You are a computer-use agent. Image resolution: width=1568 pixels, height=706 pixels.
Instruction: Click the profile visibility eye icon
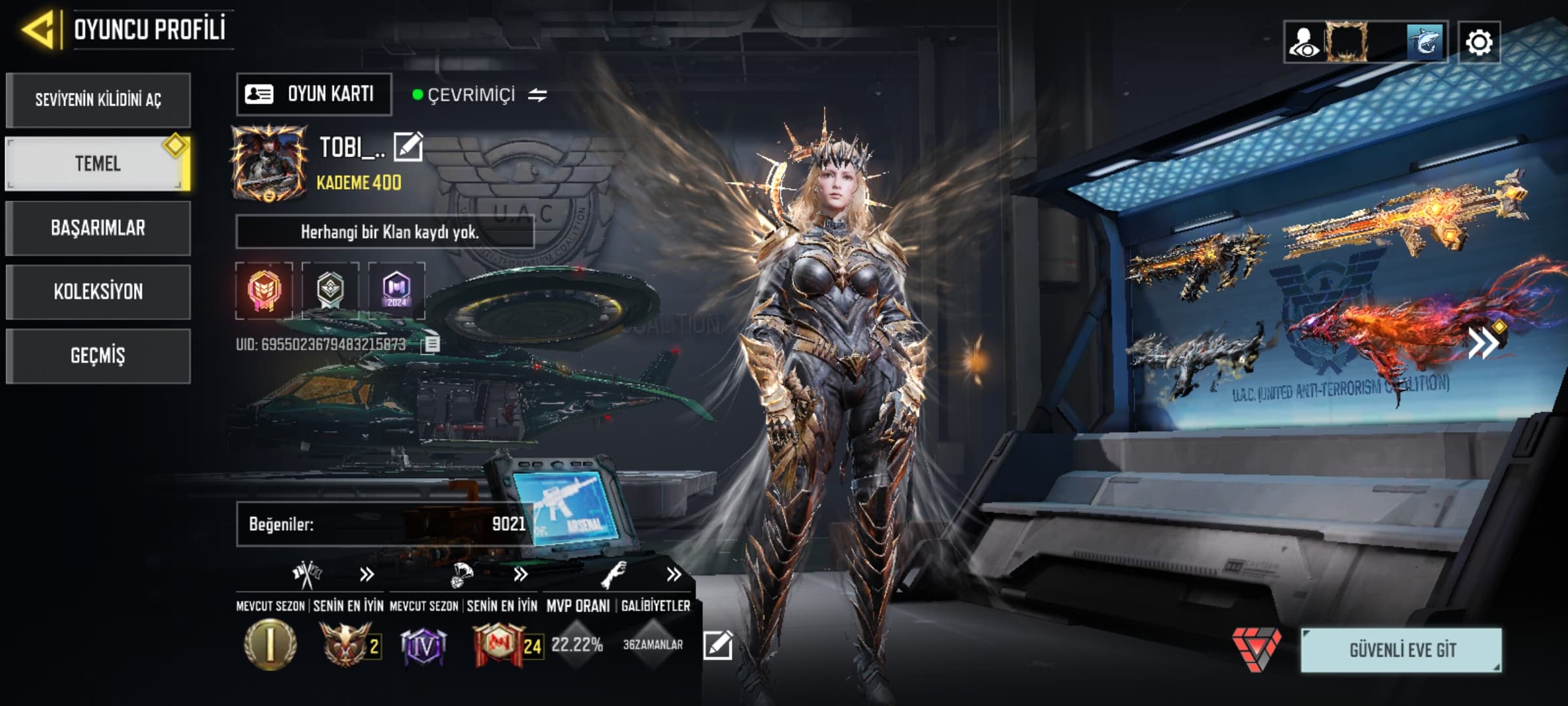click(x=1304, y=43)
